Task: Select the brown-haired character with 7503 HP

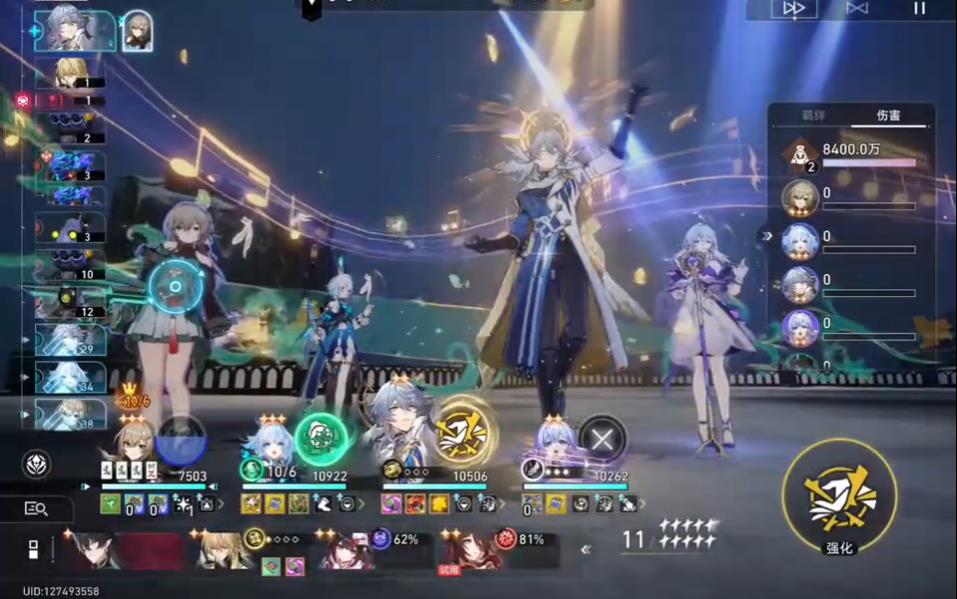Action: [132, 443]
